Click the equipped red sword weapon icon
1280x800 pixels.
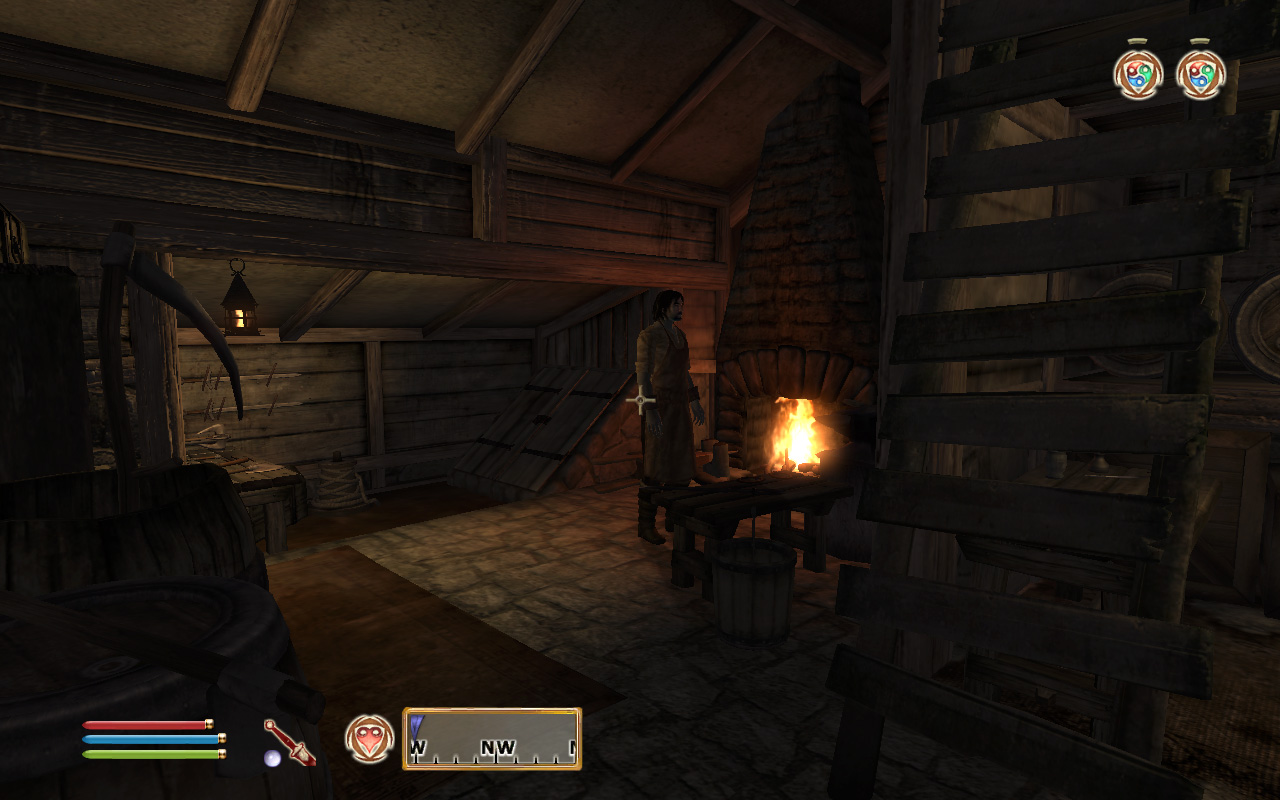coord(289,742)
